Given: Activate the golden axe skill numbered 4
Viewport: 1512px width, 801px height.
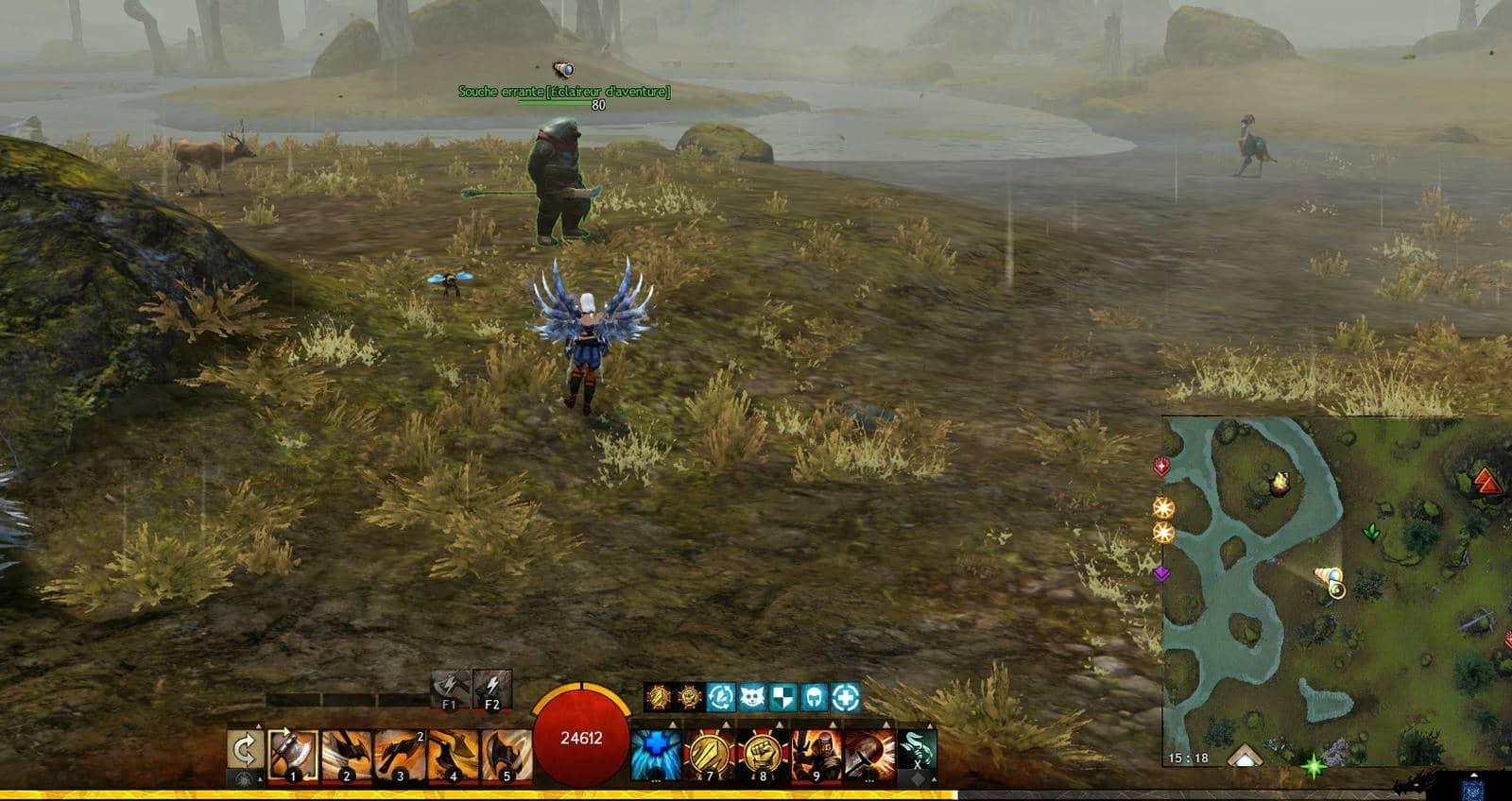Looking at the screenshot, I should pyautogui.click(x=454, y=755).
